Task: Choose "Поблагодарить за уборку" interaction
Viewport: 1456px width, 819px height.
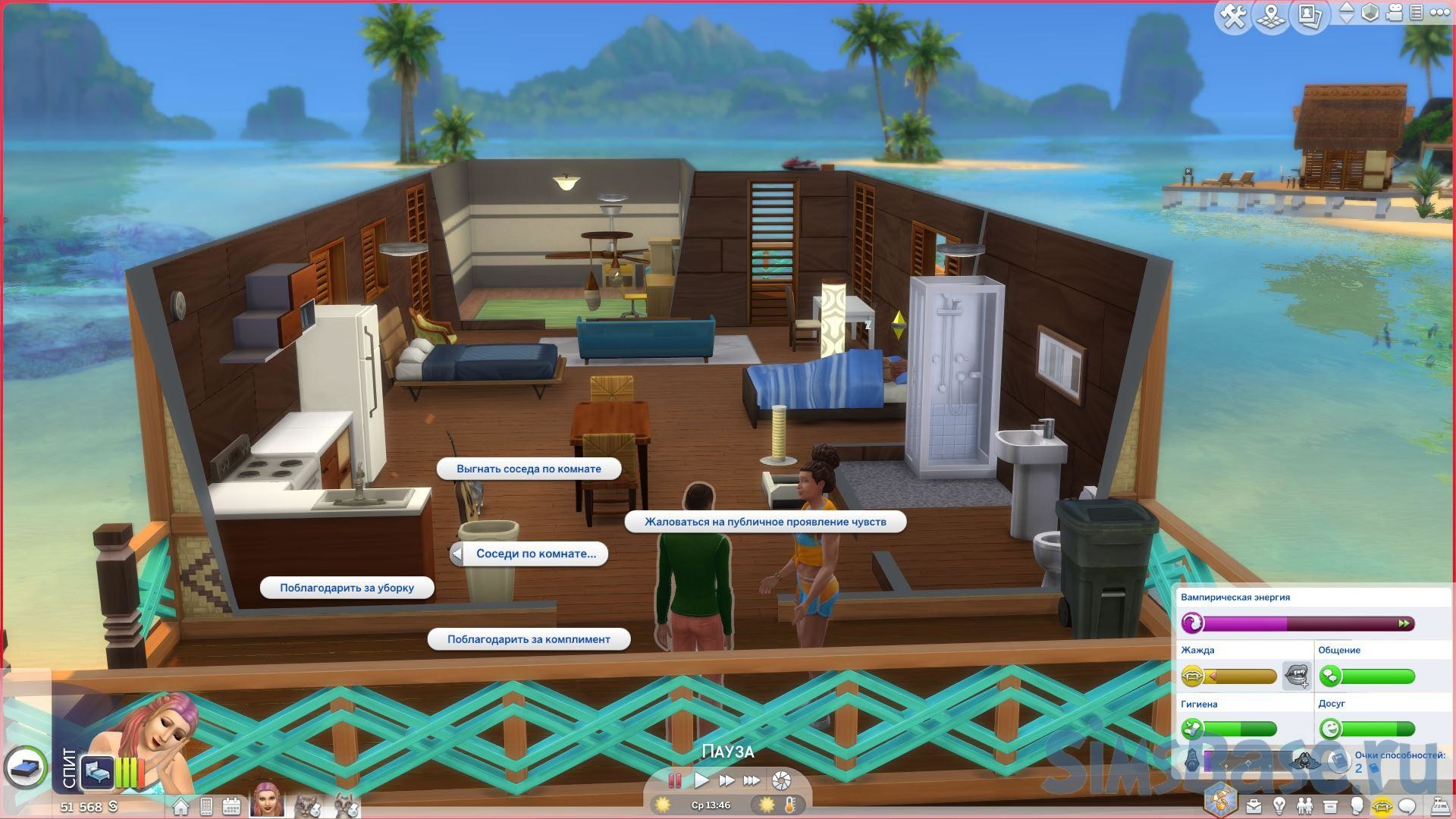Action: (347, 588)
